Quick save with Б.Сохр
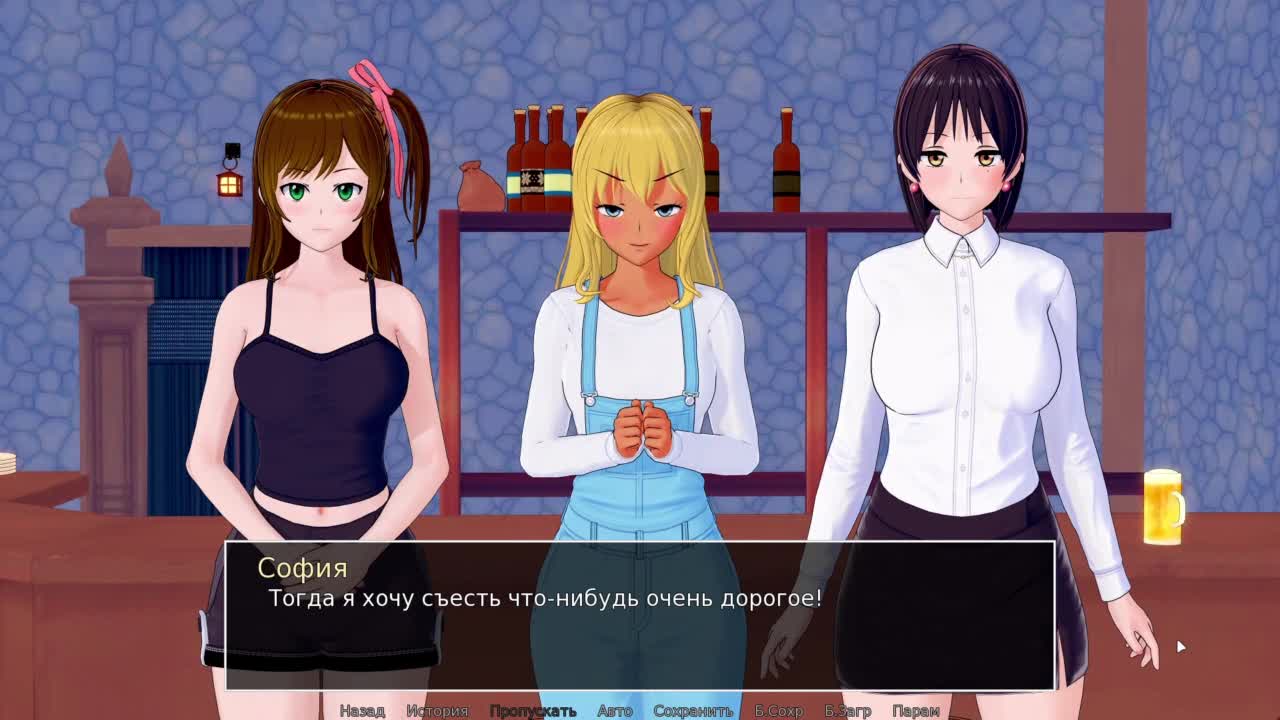 coord(778,711)
